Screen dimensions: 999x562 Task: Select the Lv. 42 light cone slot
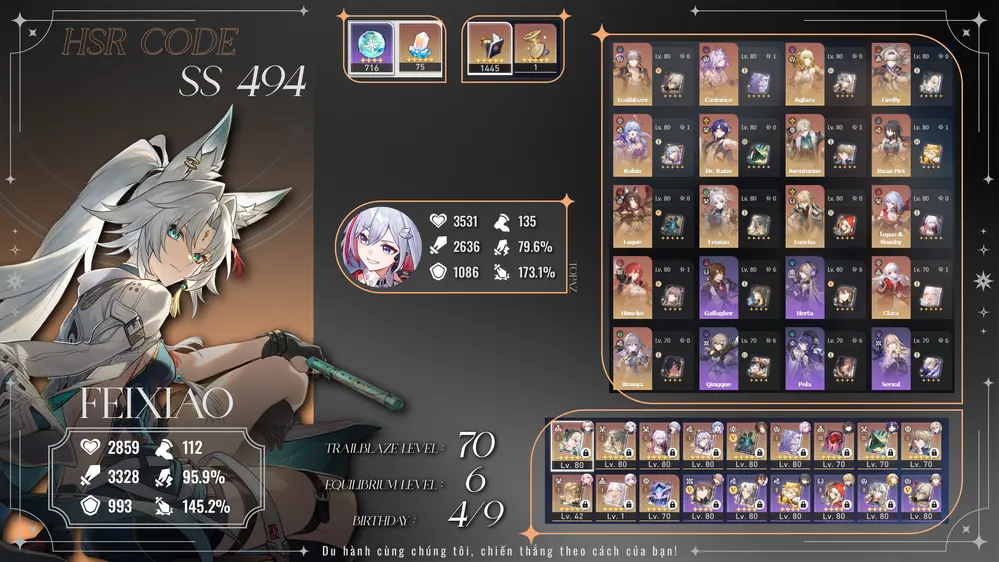573,496
